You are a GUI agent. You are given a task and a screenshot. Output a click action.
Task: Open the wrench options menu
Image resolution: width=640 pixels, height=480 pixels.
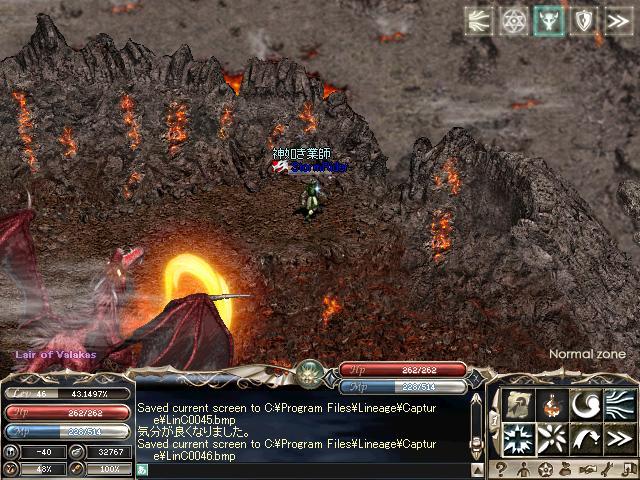pyautogui.click(x=609, y=469)
